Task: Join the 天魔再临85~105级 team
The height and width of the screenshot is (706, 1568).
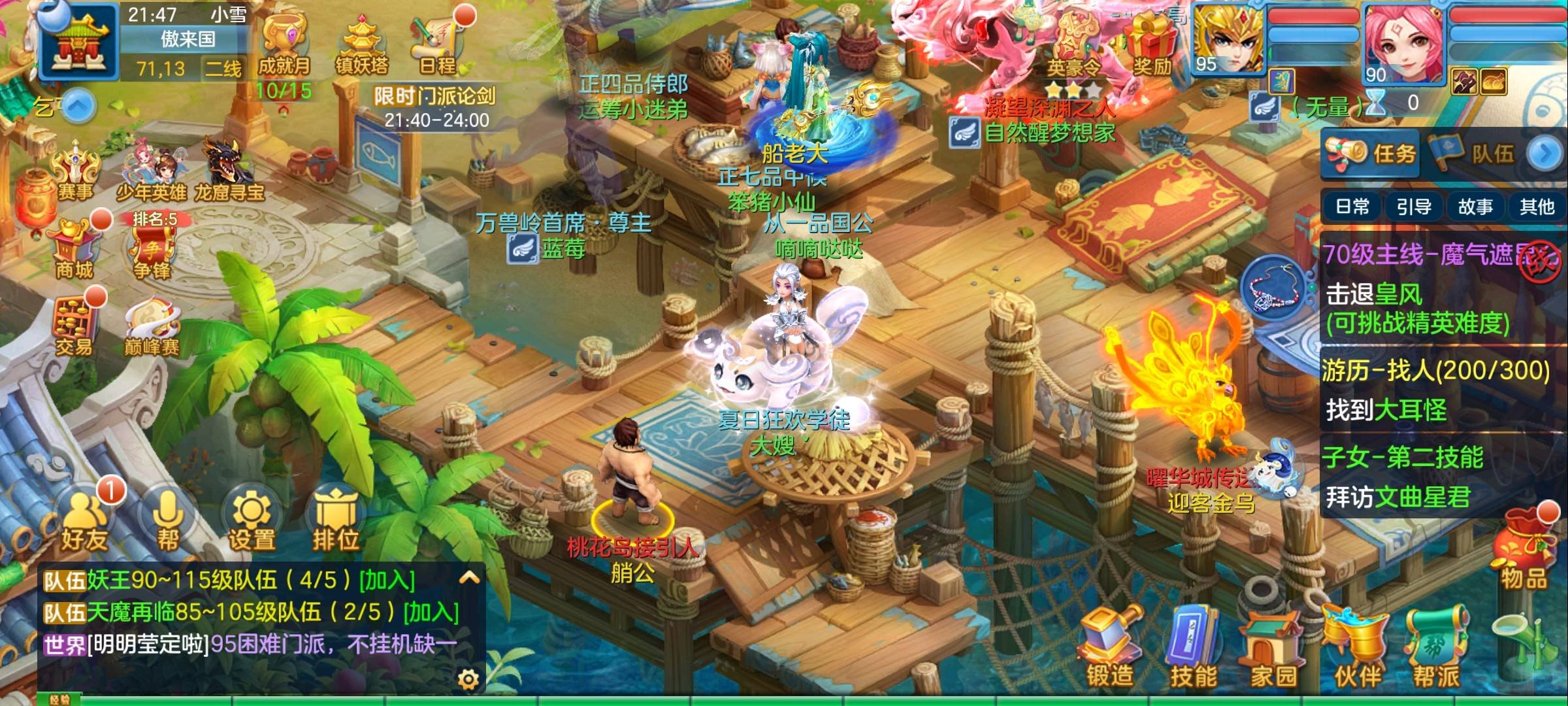Action: click(x=431, y=612)
